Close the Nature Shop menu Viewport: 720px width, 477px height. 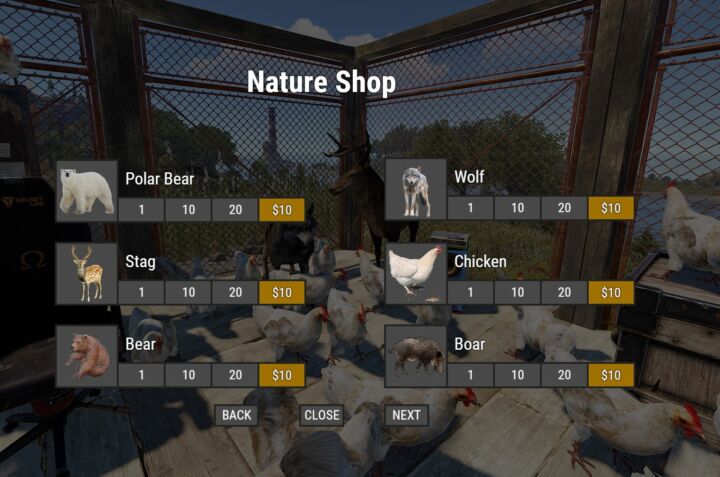pos(322,415)
